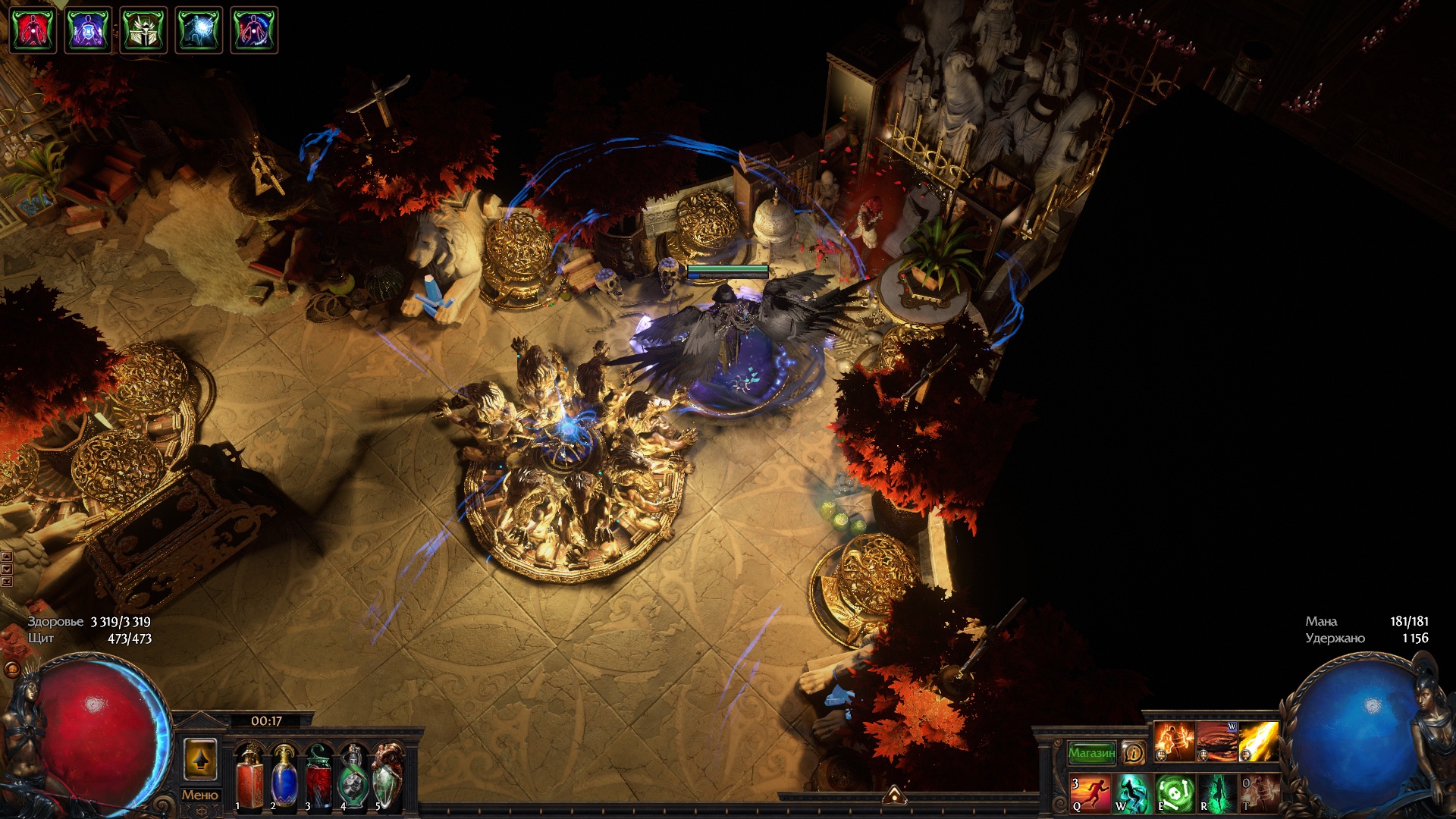
Task: Click the golden info speech-bubble icon
Action: point(1134,753)
